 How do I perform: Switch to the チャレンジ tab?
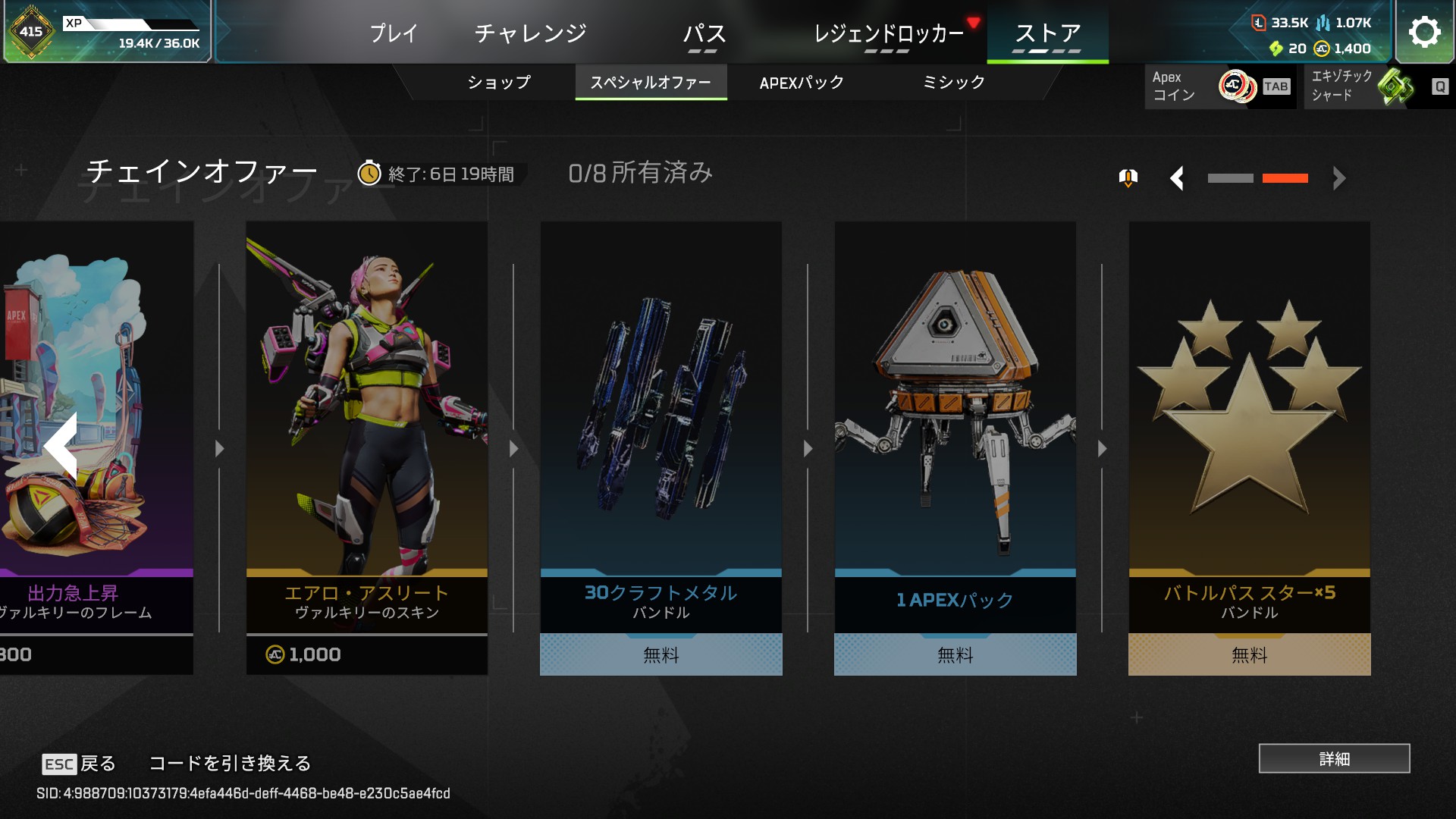point(531,33)
